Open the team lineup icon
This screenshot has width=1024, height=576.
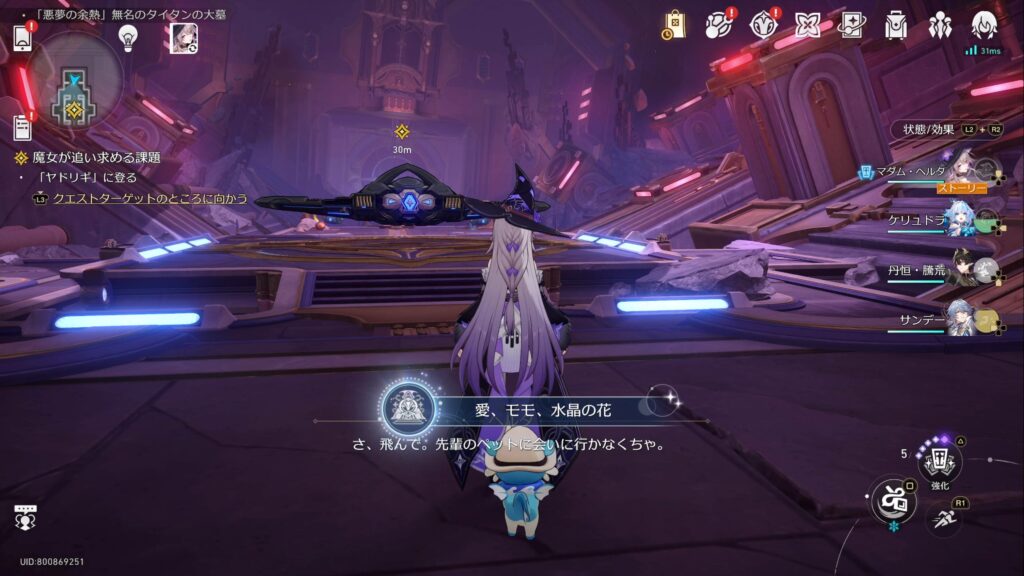click(x=940, y=25)
